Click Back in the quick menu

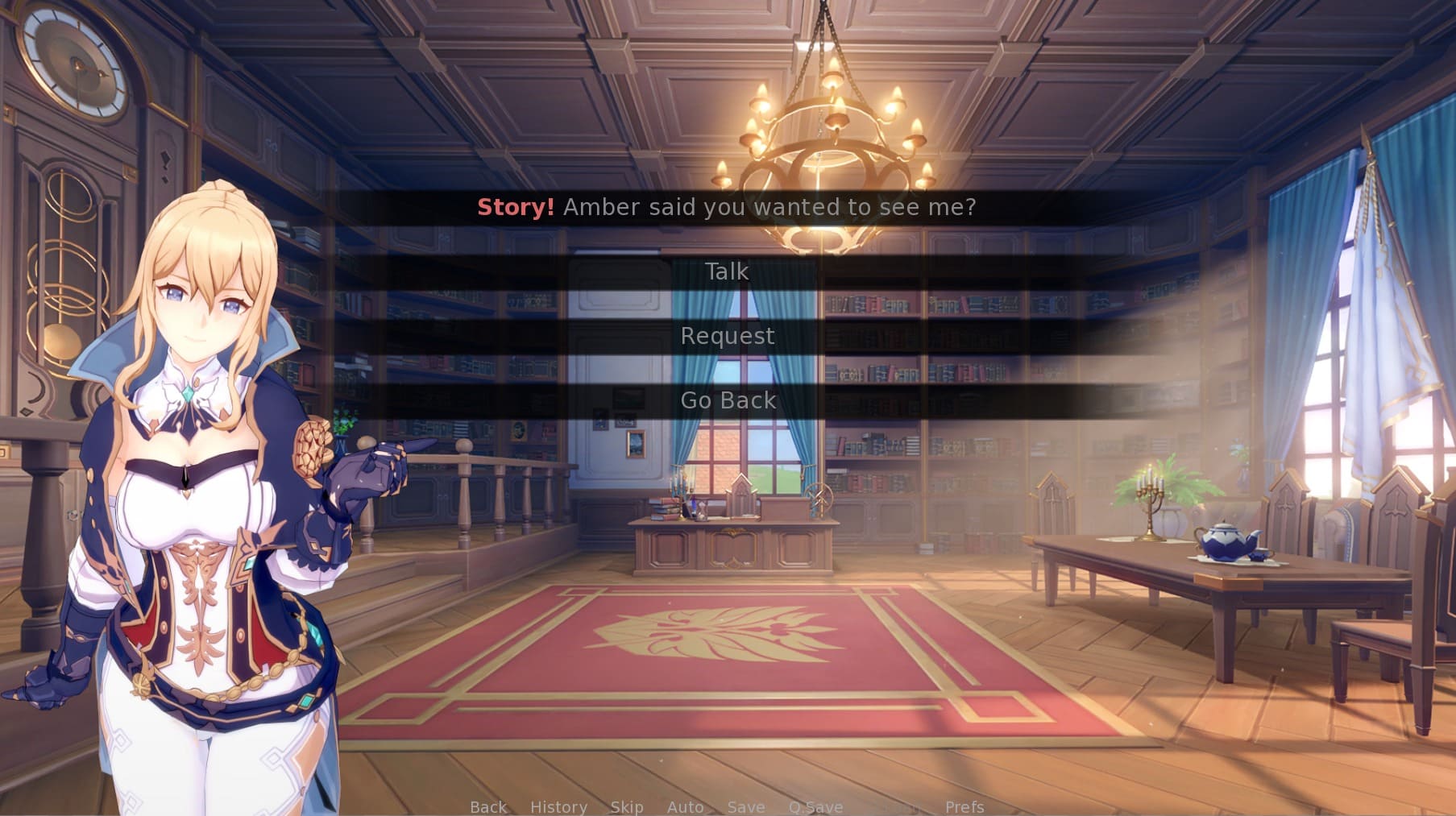pyautogui.click(x=488, y=806)
